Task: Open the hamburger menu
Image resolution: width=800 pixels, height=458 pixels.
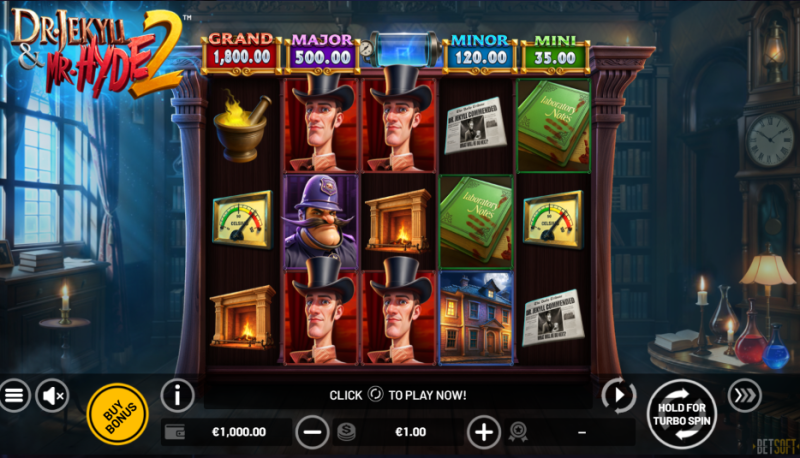Action: click(13, 396)
